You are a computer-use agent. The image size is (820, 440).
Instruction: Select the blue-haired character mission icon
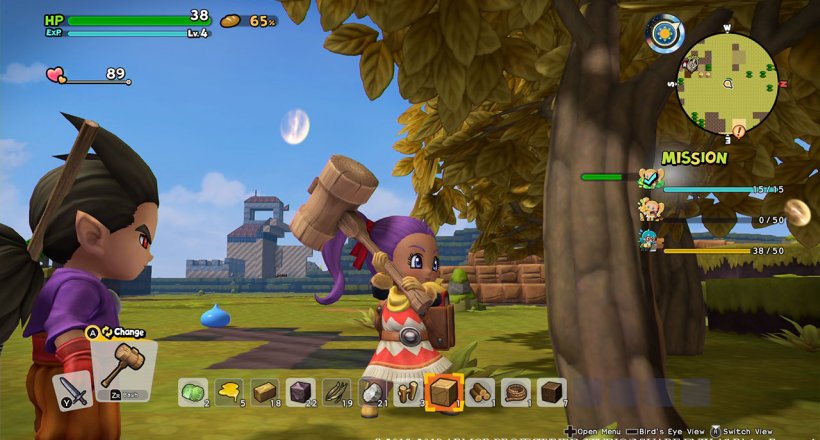pyautogui.click(x=649, y=239)
